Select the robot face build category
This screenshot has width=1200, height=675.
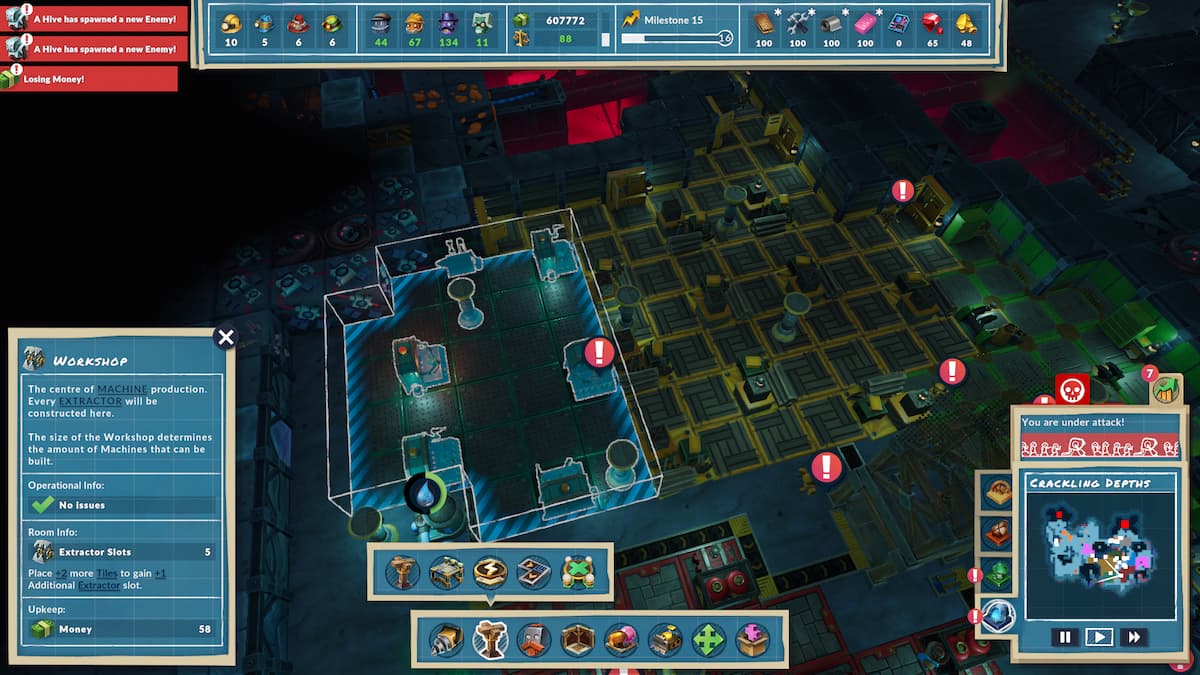[535, 639]
